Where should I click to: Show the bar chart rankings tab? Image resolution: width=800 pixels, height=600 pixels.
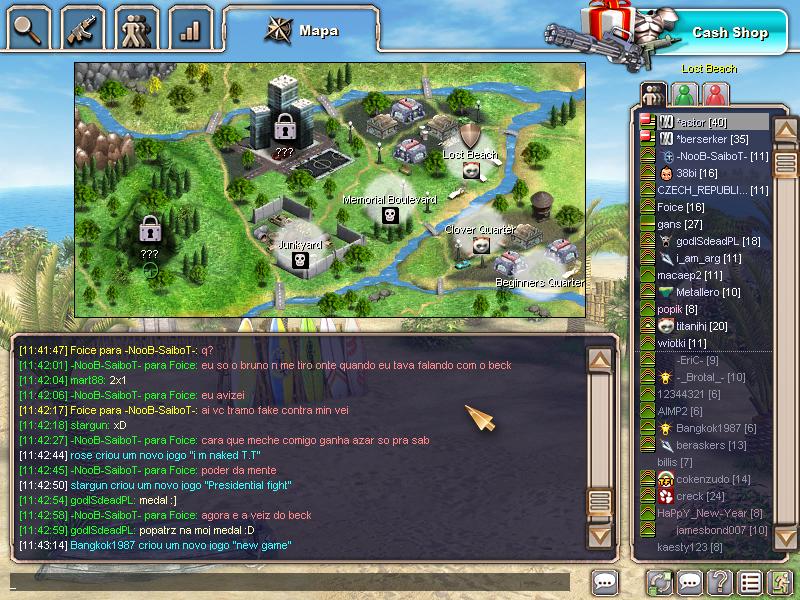pos(189,27)
